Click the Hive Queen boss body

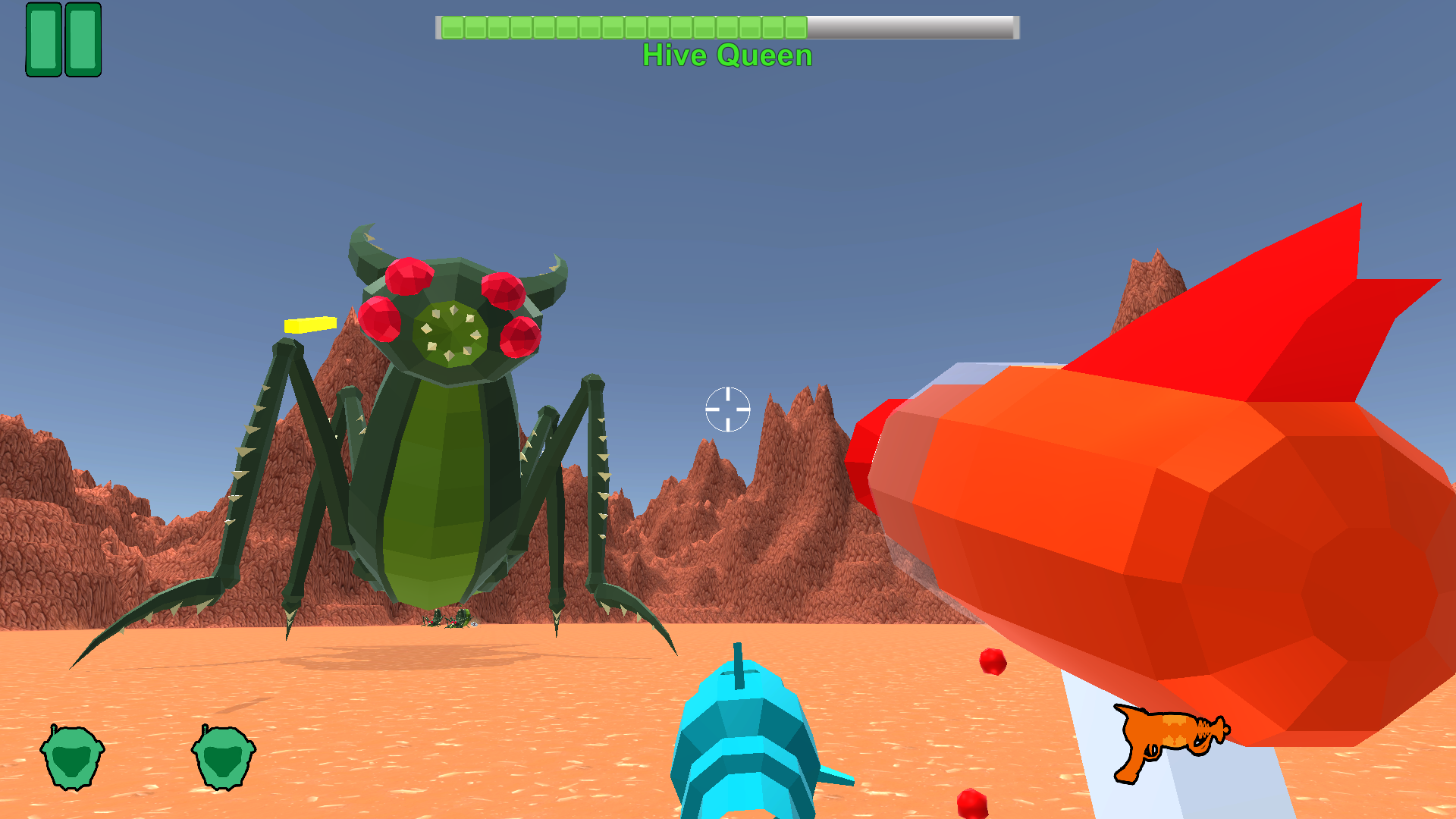click(x=440, y=485)
